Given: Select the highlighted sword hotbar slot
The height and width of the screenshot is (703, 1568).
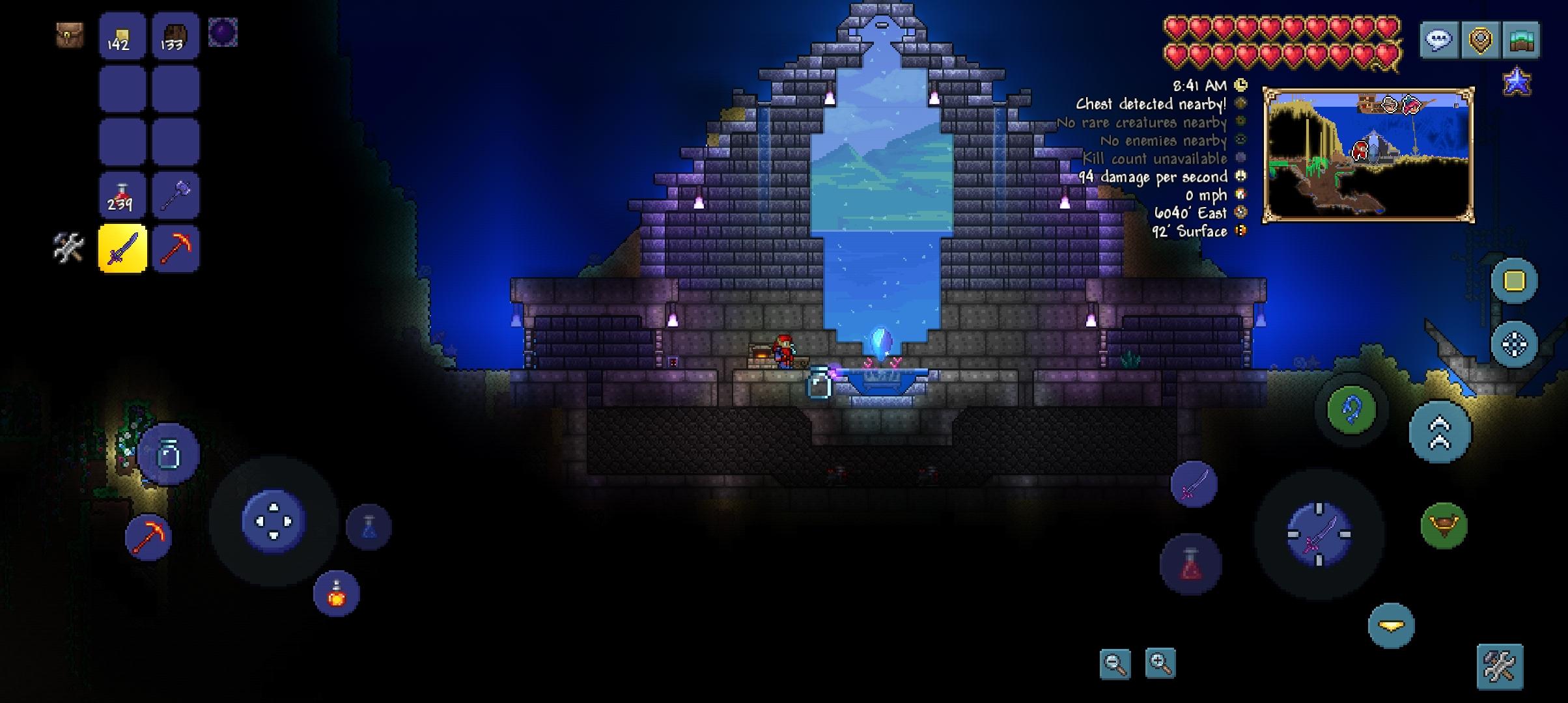Looking at the screenshot, I should pos(122,249).
